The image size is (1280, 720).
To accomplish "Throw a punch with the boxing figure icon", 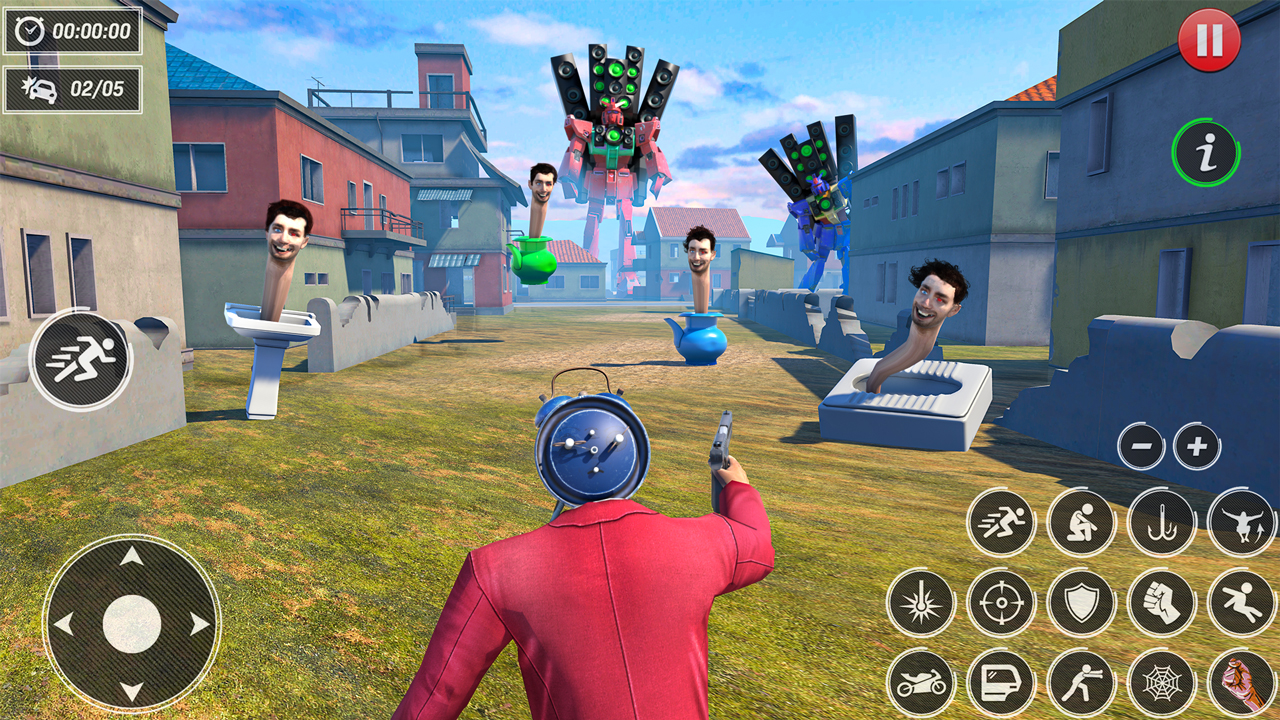I will click(x=1081, y=683).
